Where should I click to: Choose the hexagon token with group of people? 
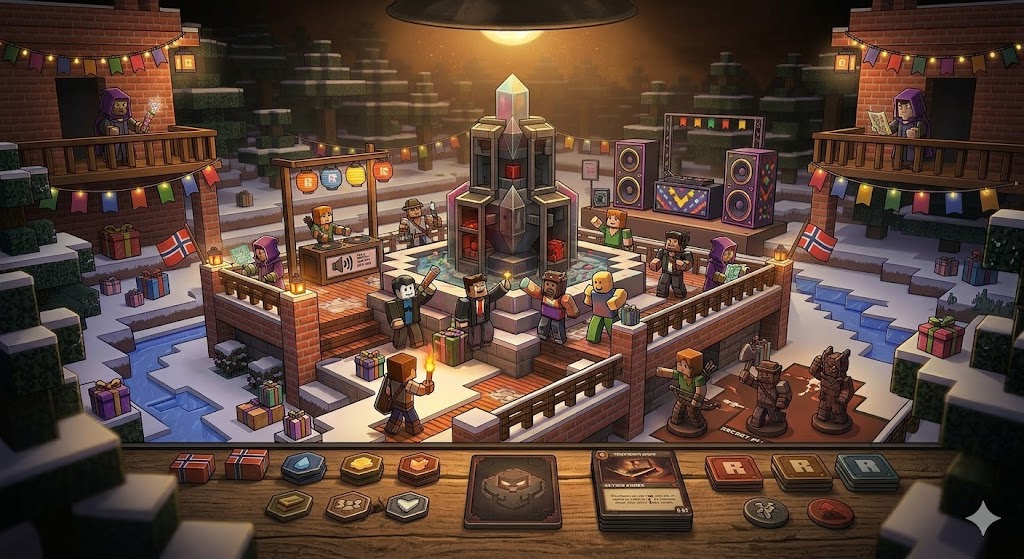348,506
